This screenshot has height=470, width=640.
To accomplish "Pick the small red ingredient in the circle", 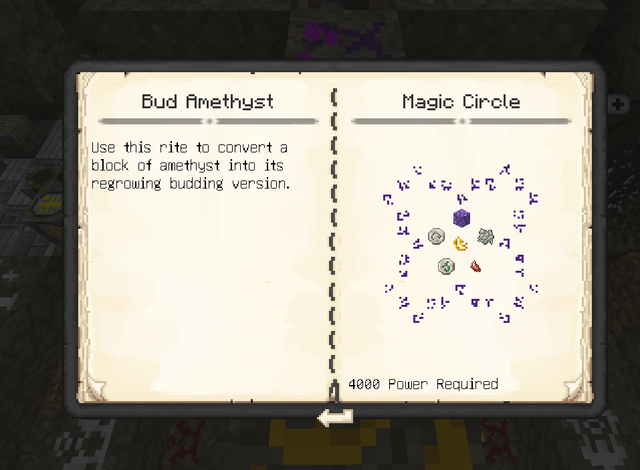I will pyautogui.click(x=477, y=266).
